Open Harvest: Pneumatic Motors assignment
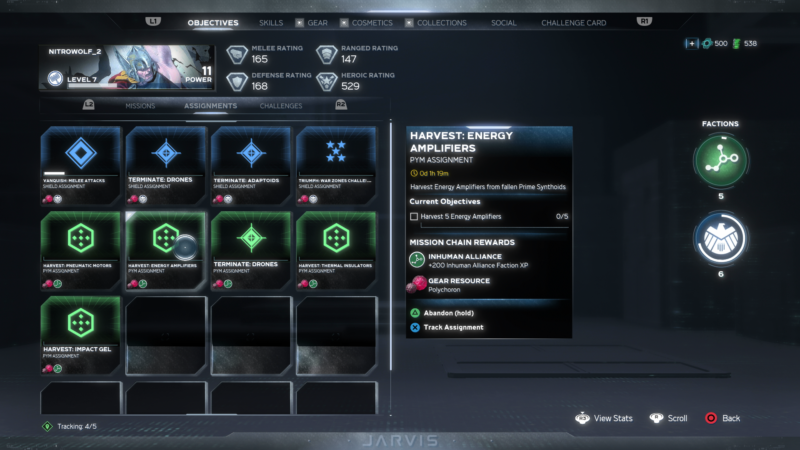The image size is (800, 450). click(x=80, y=250)
